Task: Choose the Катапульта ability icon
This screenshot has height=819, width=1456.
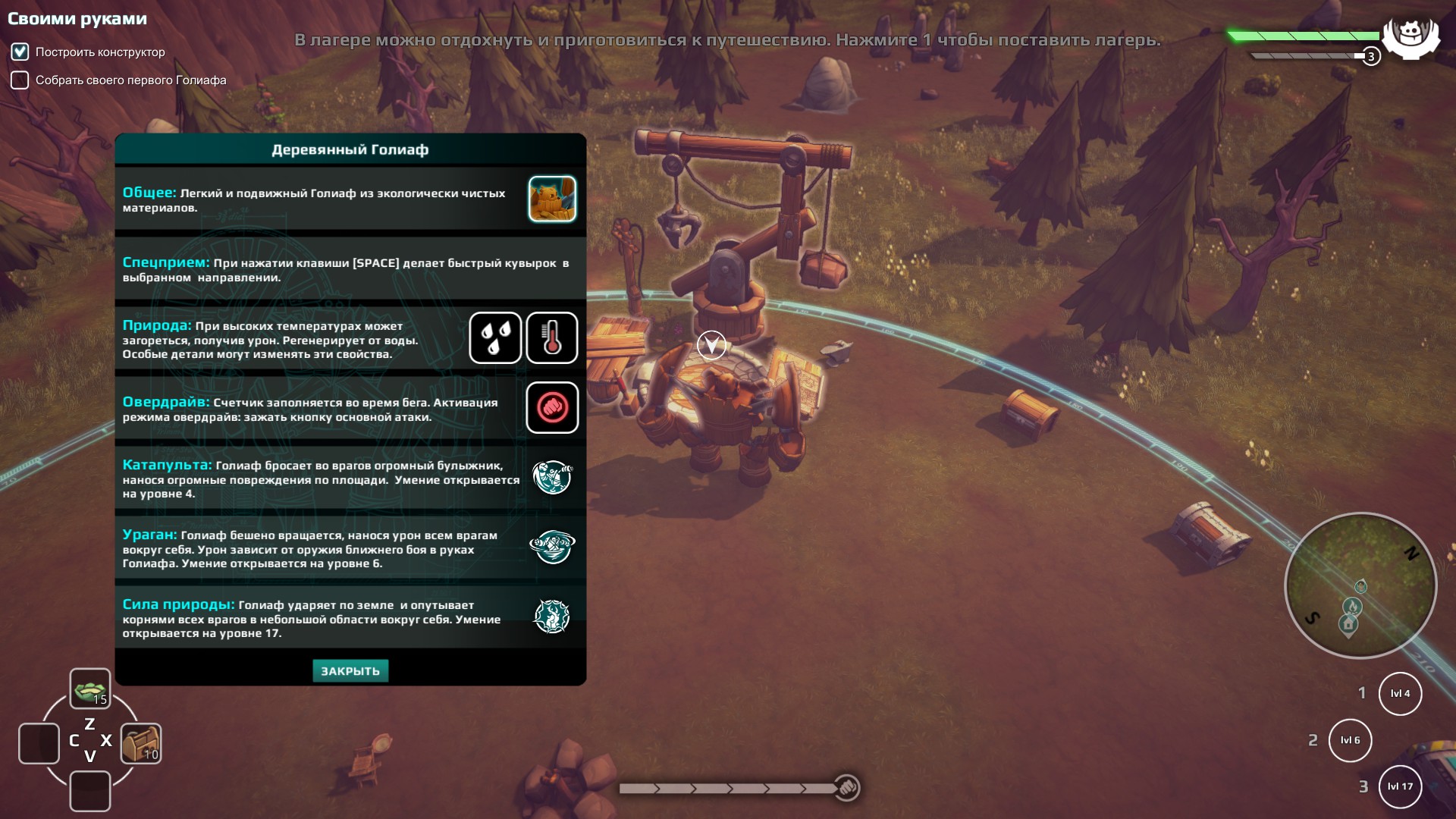Action: (552, 478)
